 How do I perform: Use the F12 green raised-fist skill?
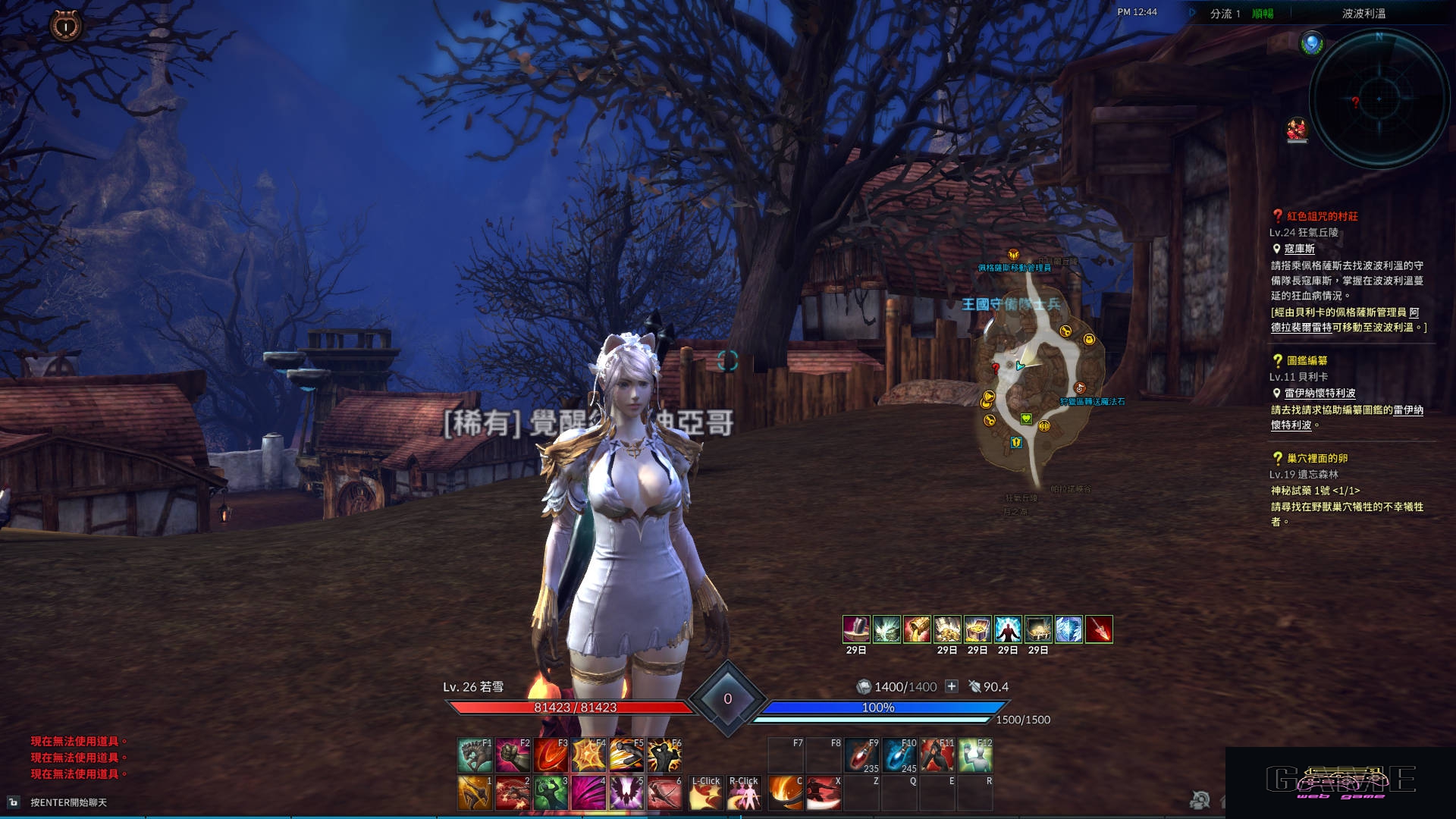(975, 755)
